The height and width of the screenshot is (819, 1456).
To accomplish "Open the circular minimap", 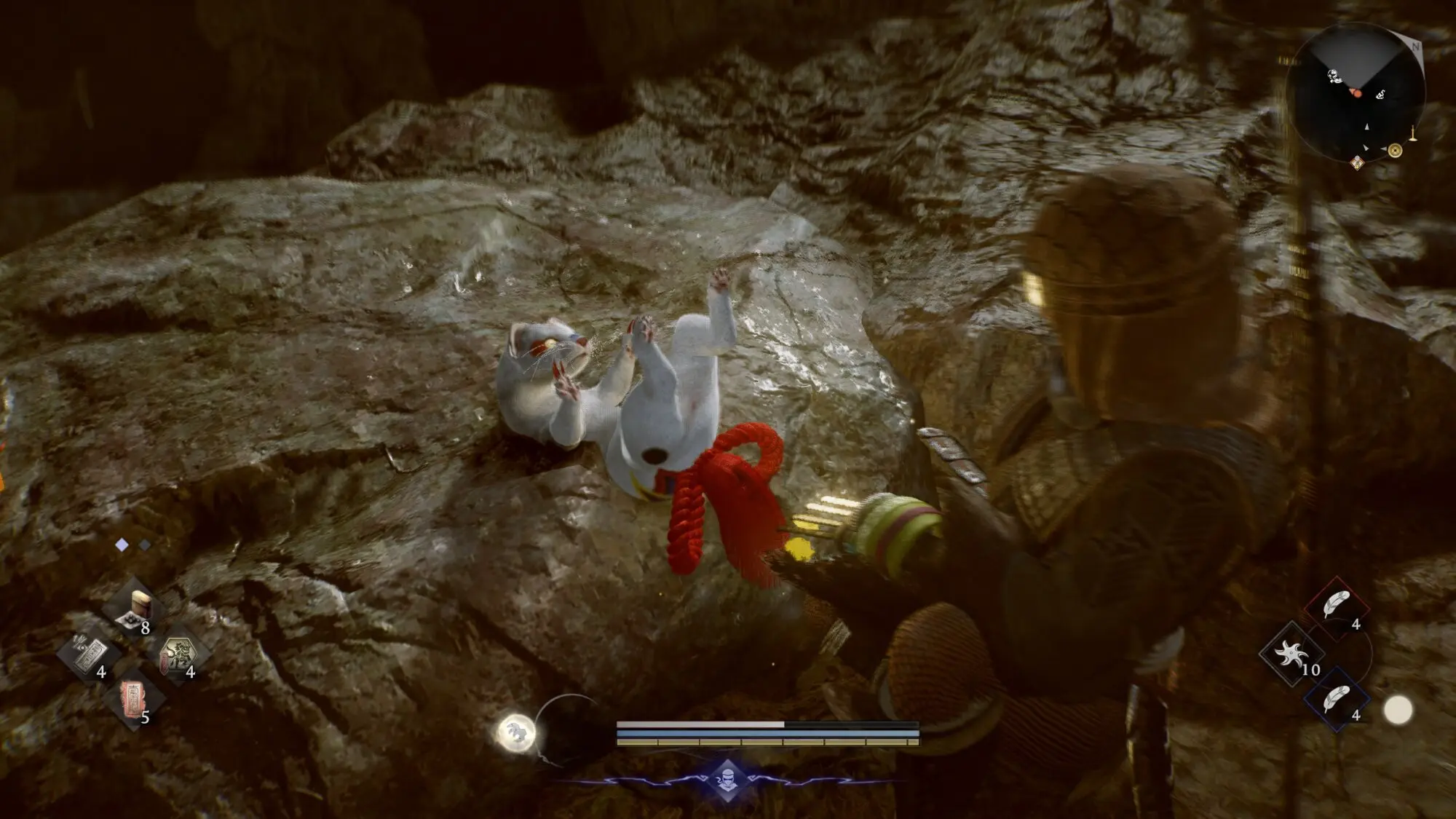I will pos(1356,93).
